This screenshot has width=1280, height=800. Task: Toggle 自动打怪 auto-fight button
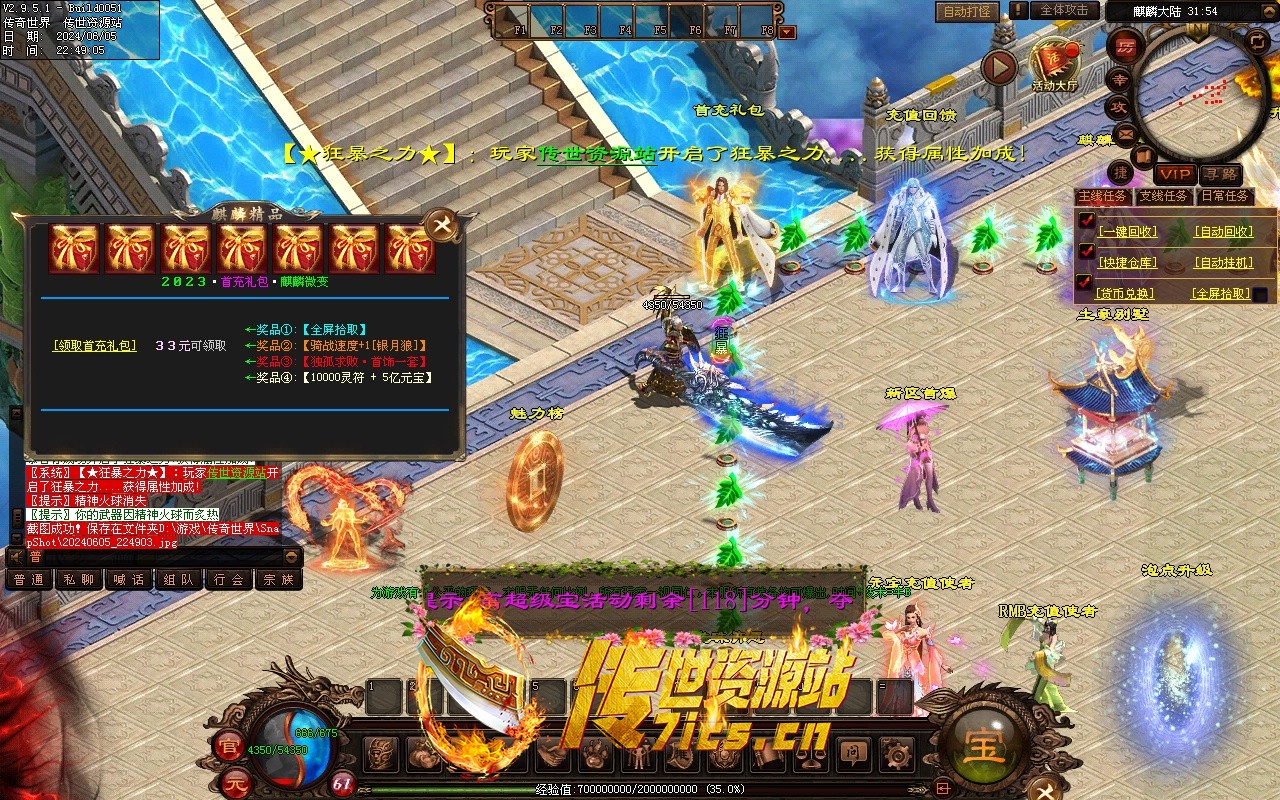967,11
